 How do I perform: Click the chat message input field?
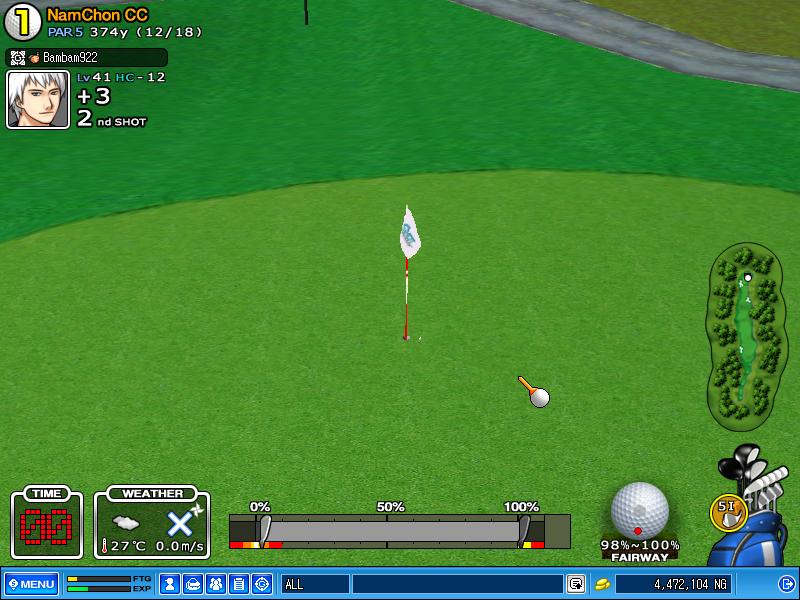click(x=457, y=584)
